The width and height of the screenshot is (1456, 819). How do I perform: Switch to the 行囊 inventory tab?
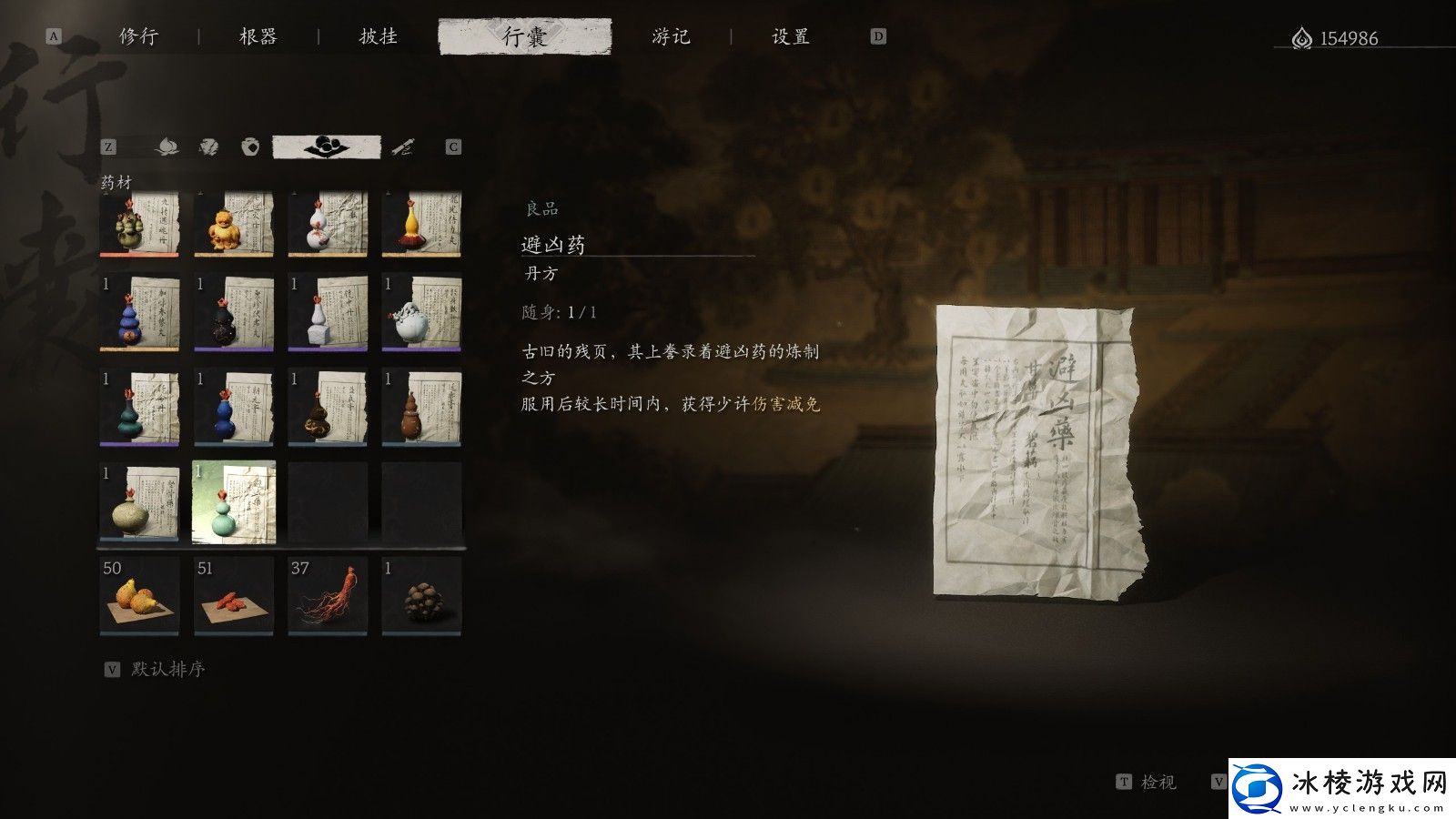point(524,37)
